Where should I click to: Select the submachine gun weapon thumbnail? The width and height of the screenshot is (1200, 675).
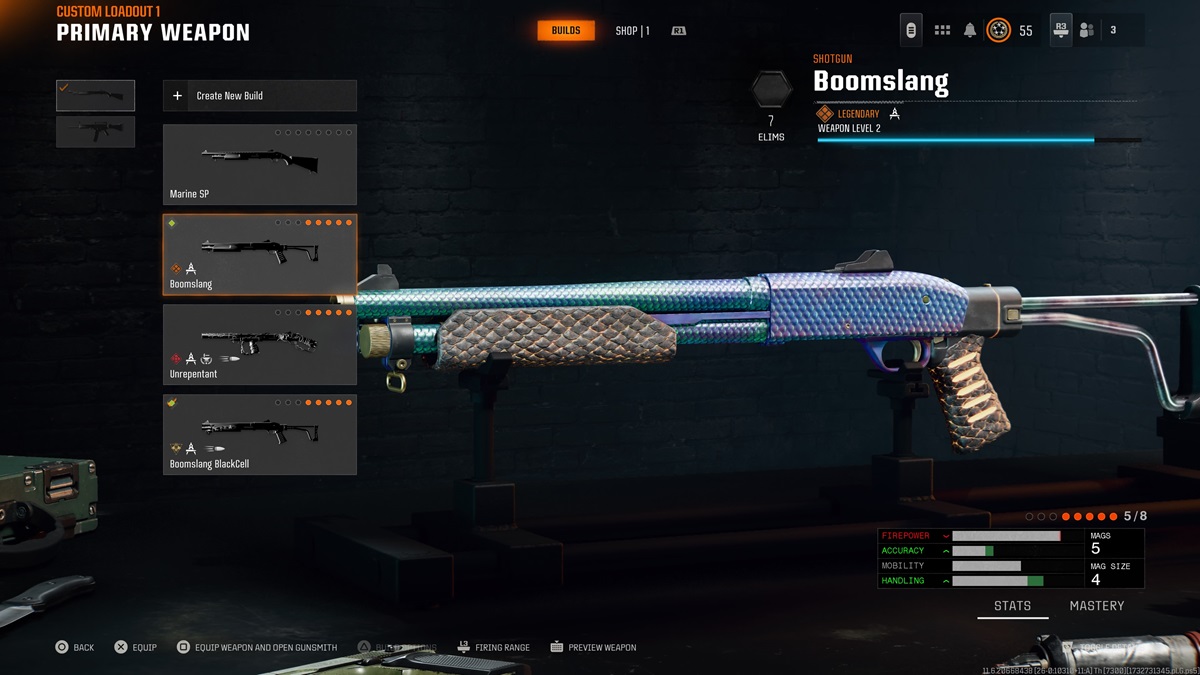coord(95,132)
